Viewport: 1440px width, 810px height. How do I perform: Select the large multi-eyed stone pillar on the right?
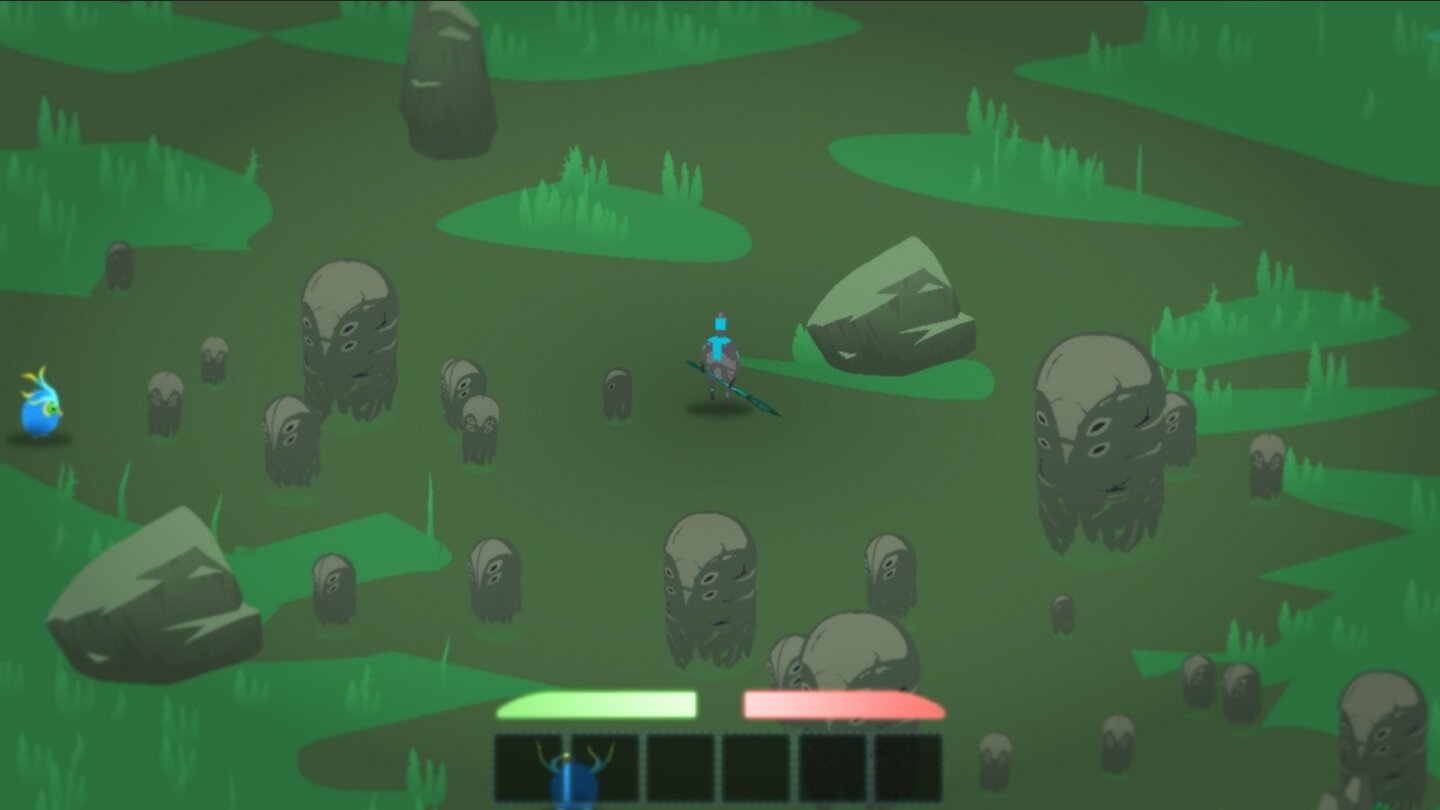[1100, 430]
